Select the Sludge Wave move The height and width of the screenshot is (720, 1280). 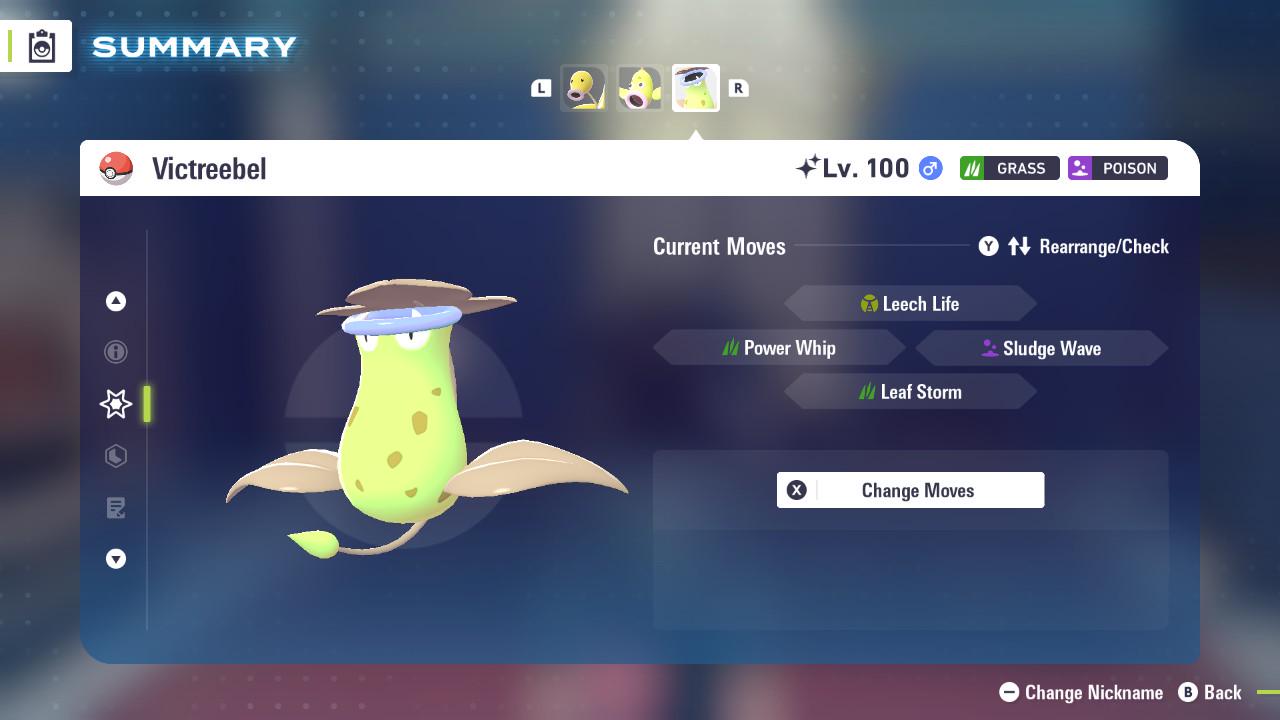pyautogui.click(x=1042, y=348)
